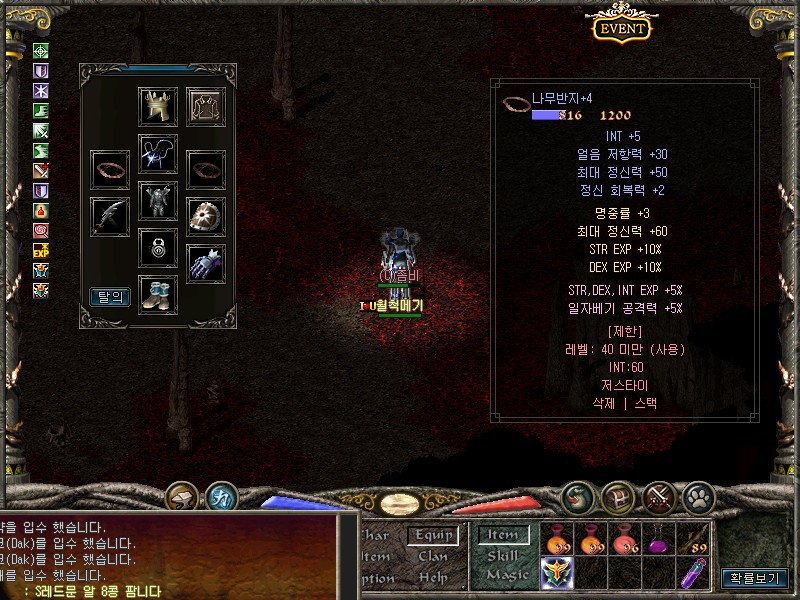Select the round shield equipment slot

coord(206,216)
